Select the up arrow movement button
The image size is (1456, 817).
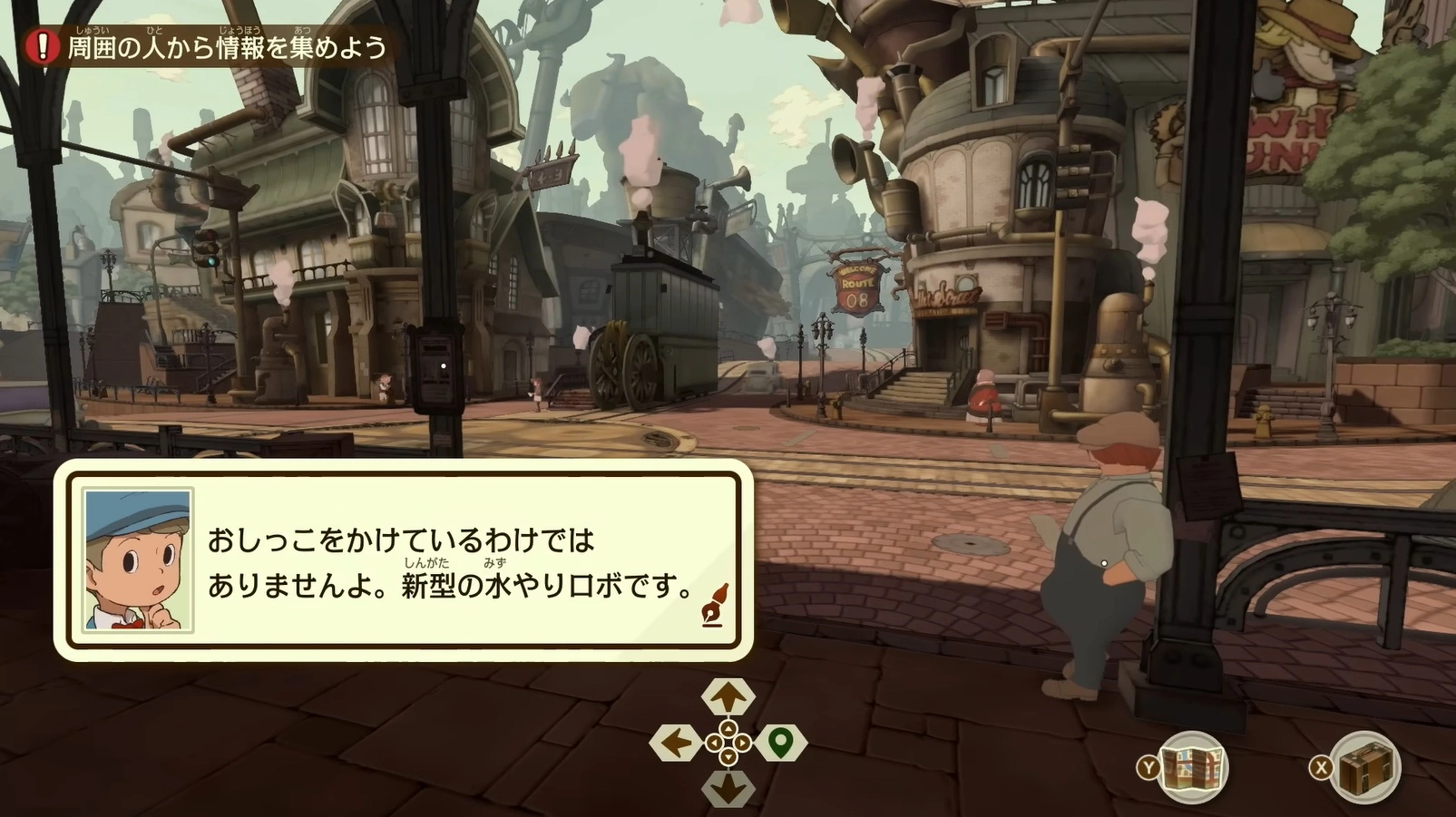[728, 696]
